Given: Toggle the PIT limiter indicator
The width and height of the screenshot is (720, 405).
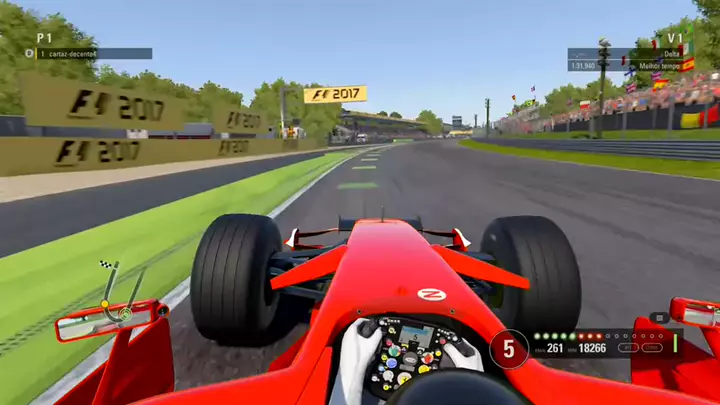Looking at the screenshot, I should [x=627, y=348].
